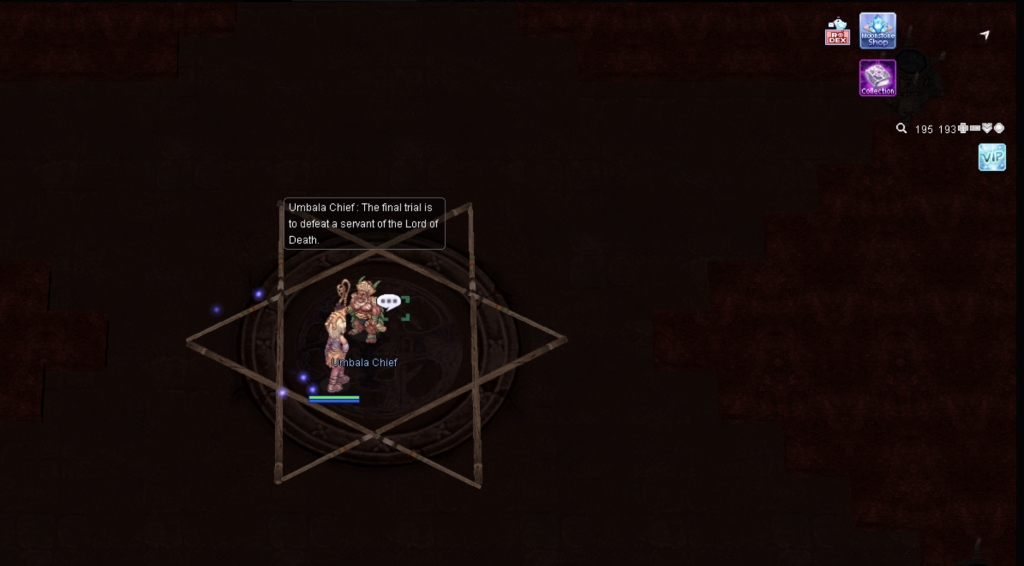Open the RODEX mail icon
The width and height of the screenshot is (1024, 566).
coord(837,32)
